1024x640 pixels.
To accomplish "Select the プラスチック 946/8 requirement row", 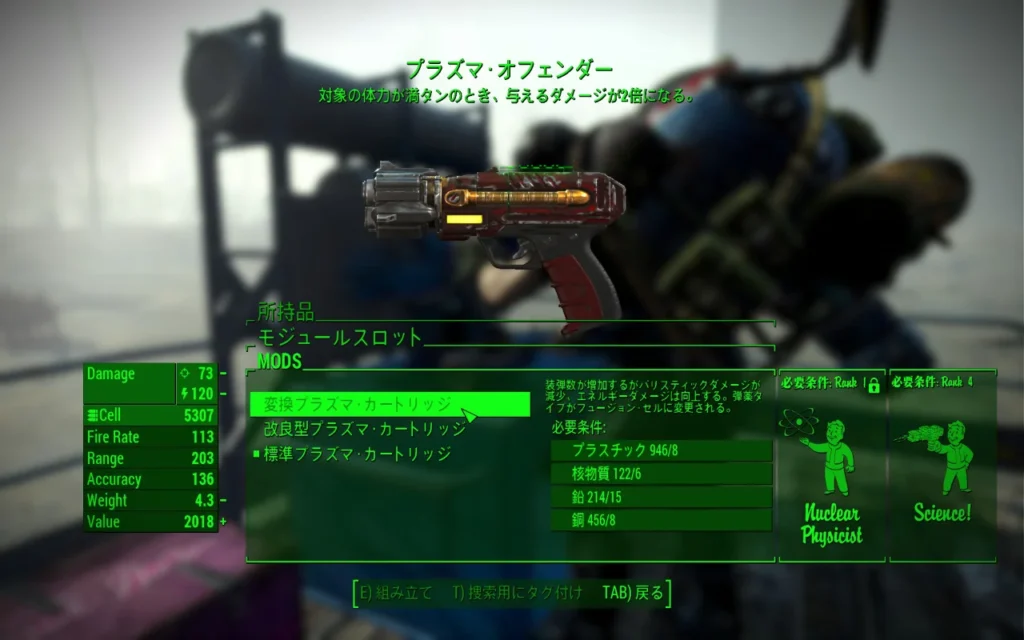I will coord(661,451).
